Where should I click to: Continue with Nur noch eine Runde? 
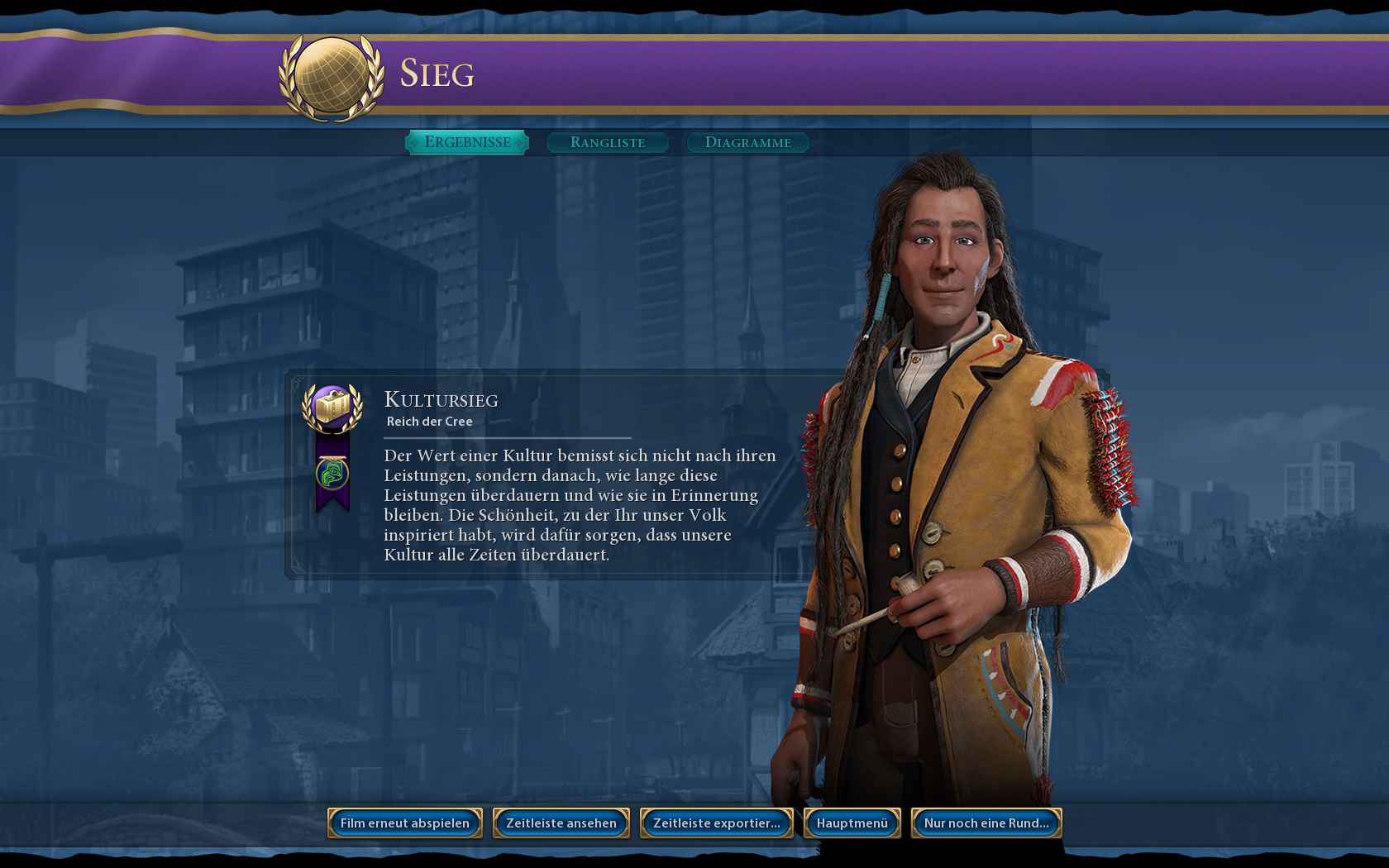click(x=986, y=823)
